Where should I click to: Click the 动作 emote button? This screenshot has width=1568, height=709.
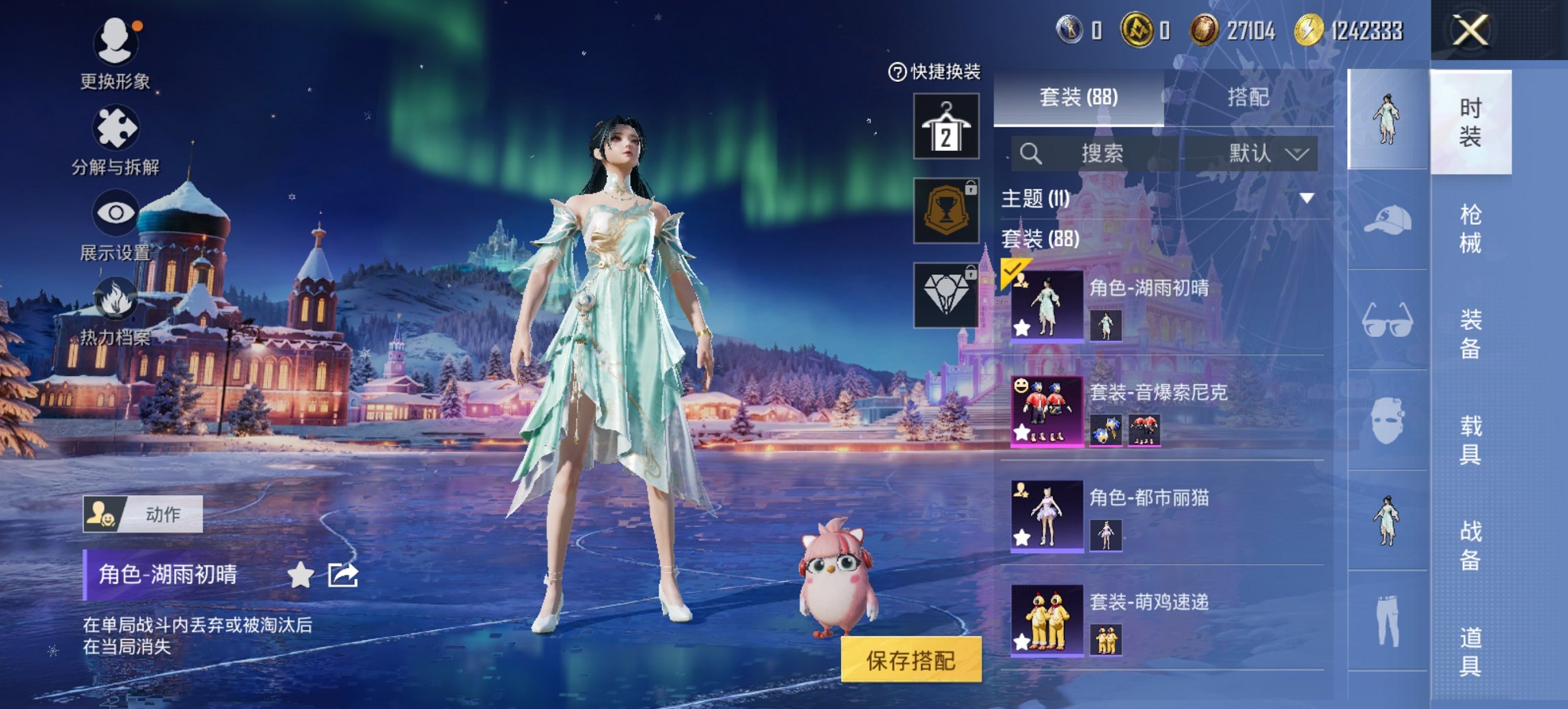tap(143, 514)
